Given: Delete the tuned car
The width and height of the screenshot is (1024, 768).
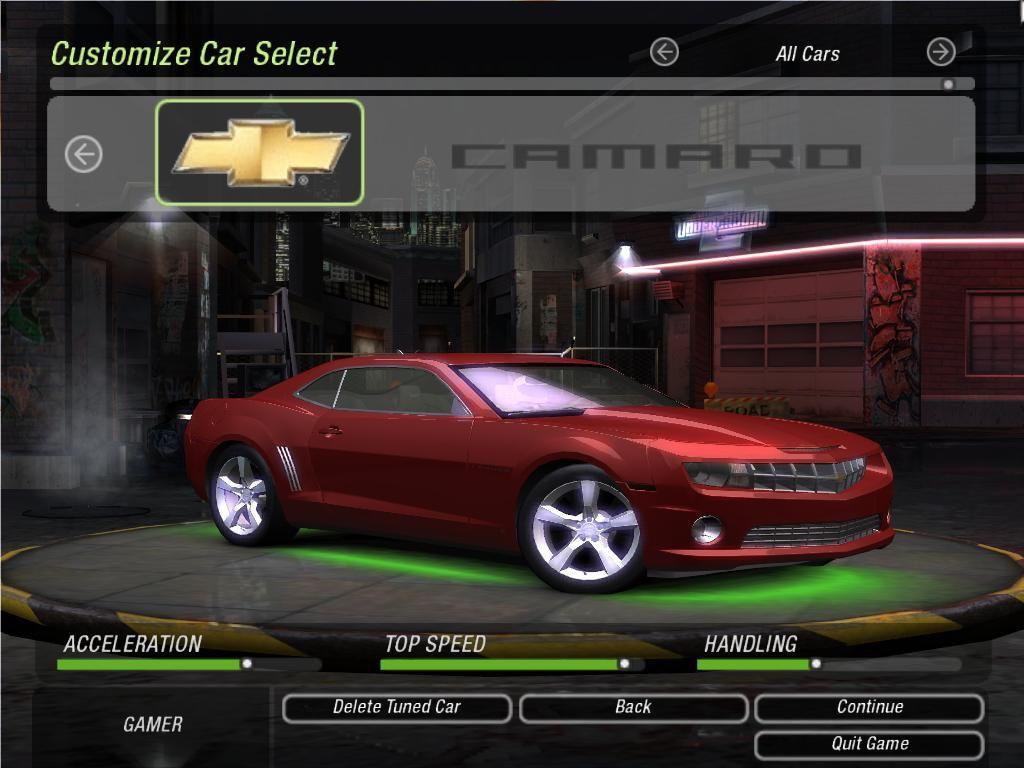Looking at the screenshot, I should (x=397, y=708).
